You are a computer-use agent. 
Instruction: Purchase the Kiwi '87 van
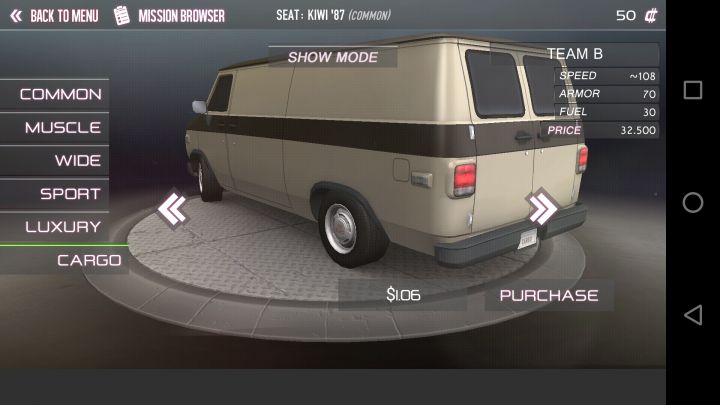click(x=549, y=295)
